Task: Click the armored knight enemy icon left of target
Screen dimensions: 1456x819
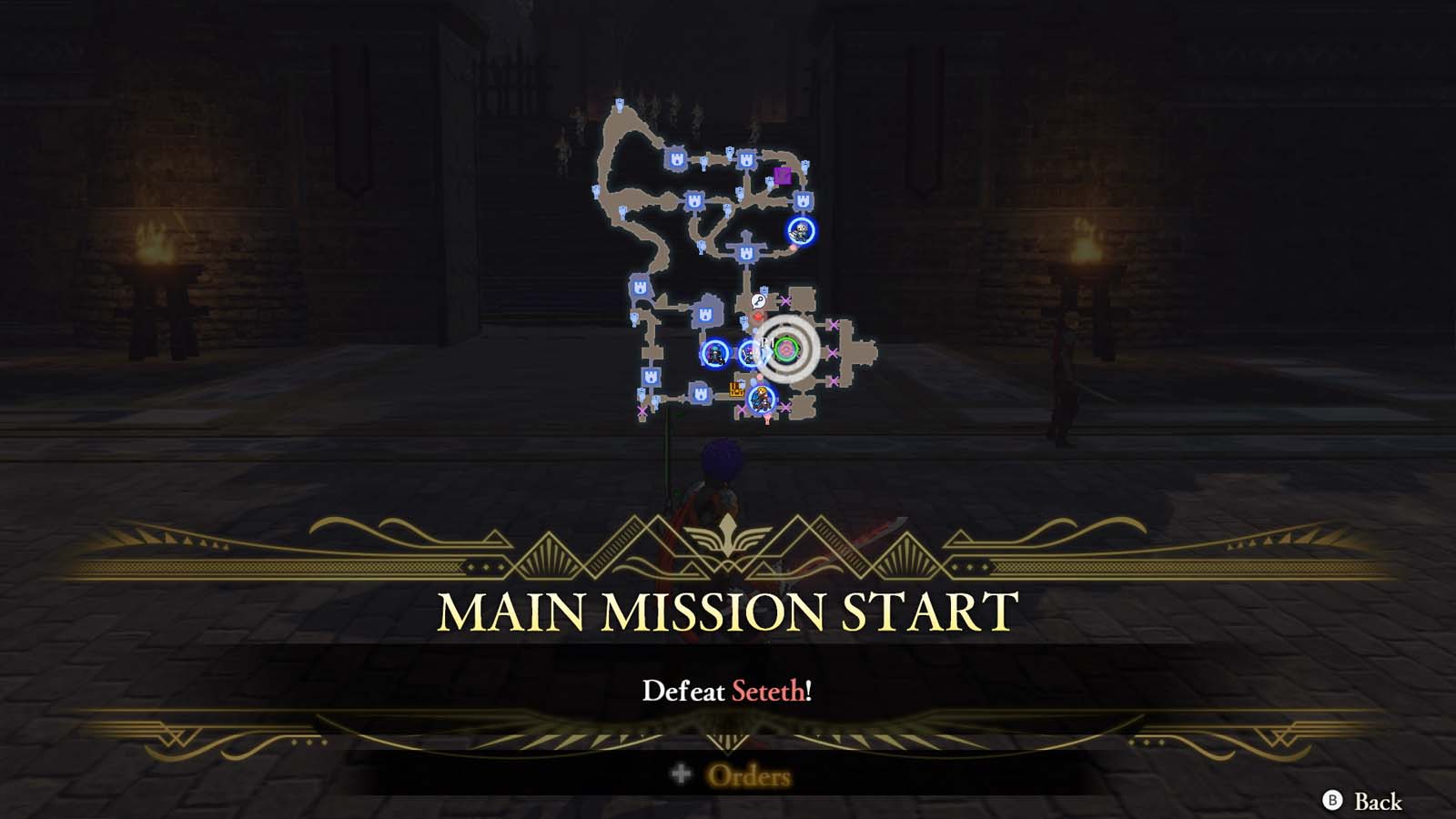Action: (717, 352)
